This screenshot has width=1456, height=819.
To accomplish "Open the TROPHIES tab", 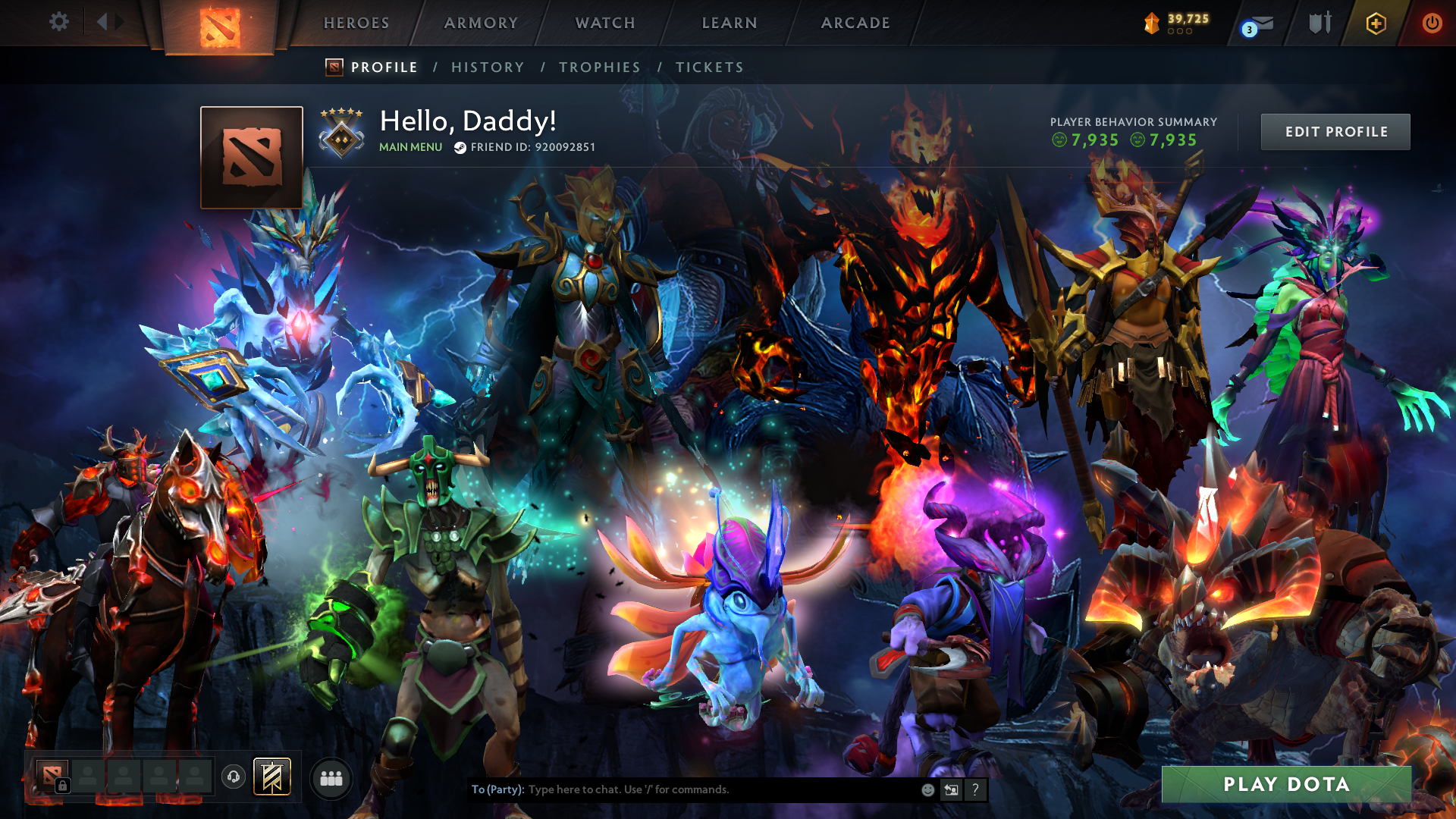I will coord(599,67).
